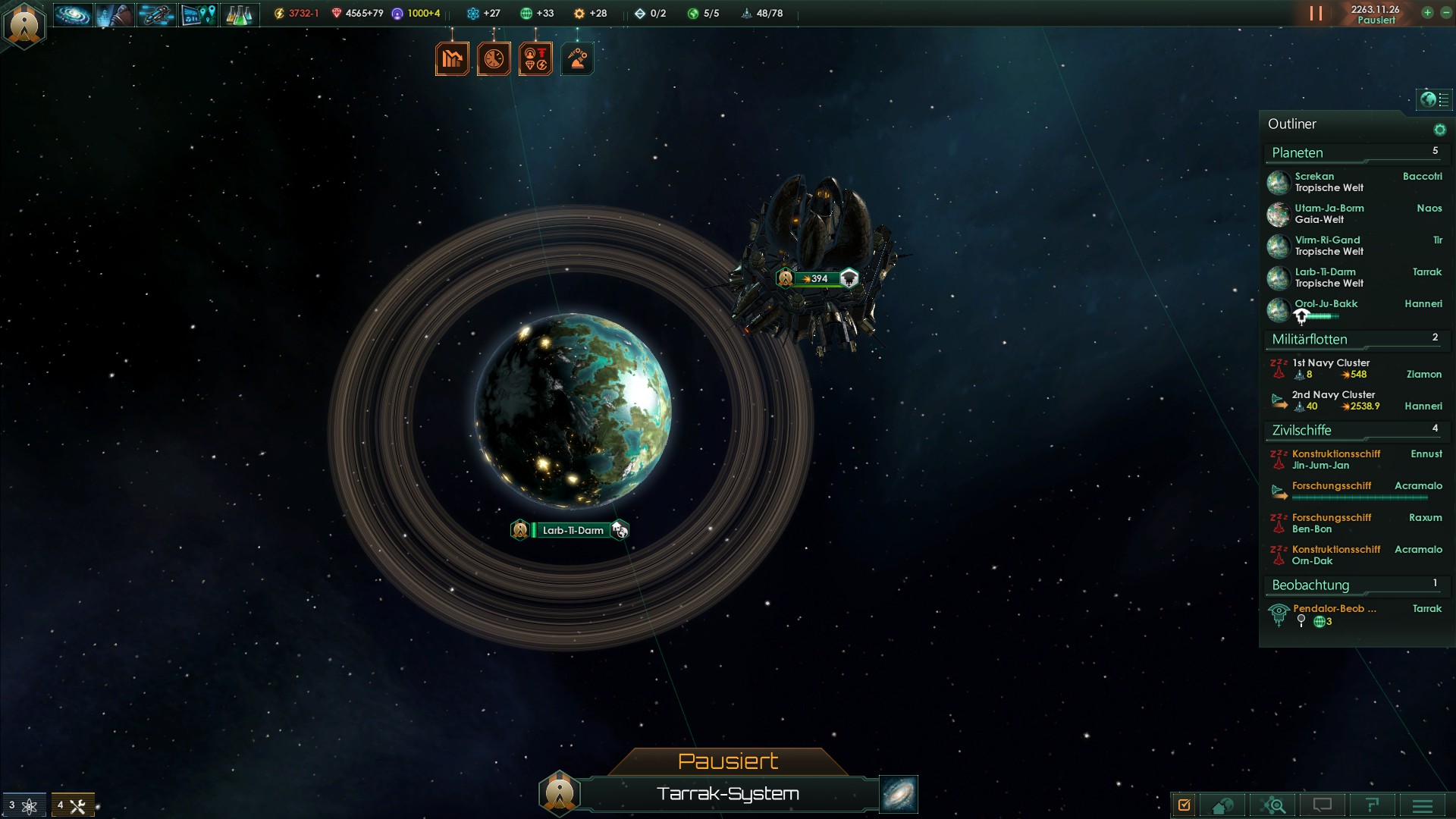Open the chat speech bubble button

coord(1323,805)
